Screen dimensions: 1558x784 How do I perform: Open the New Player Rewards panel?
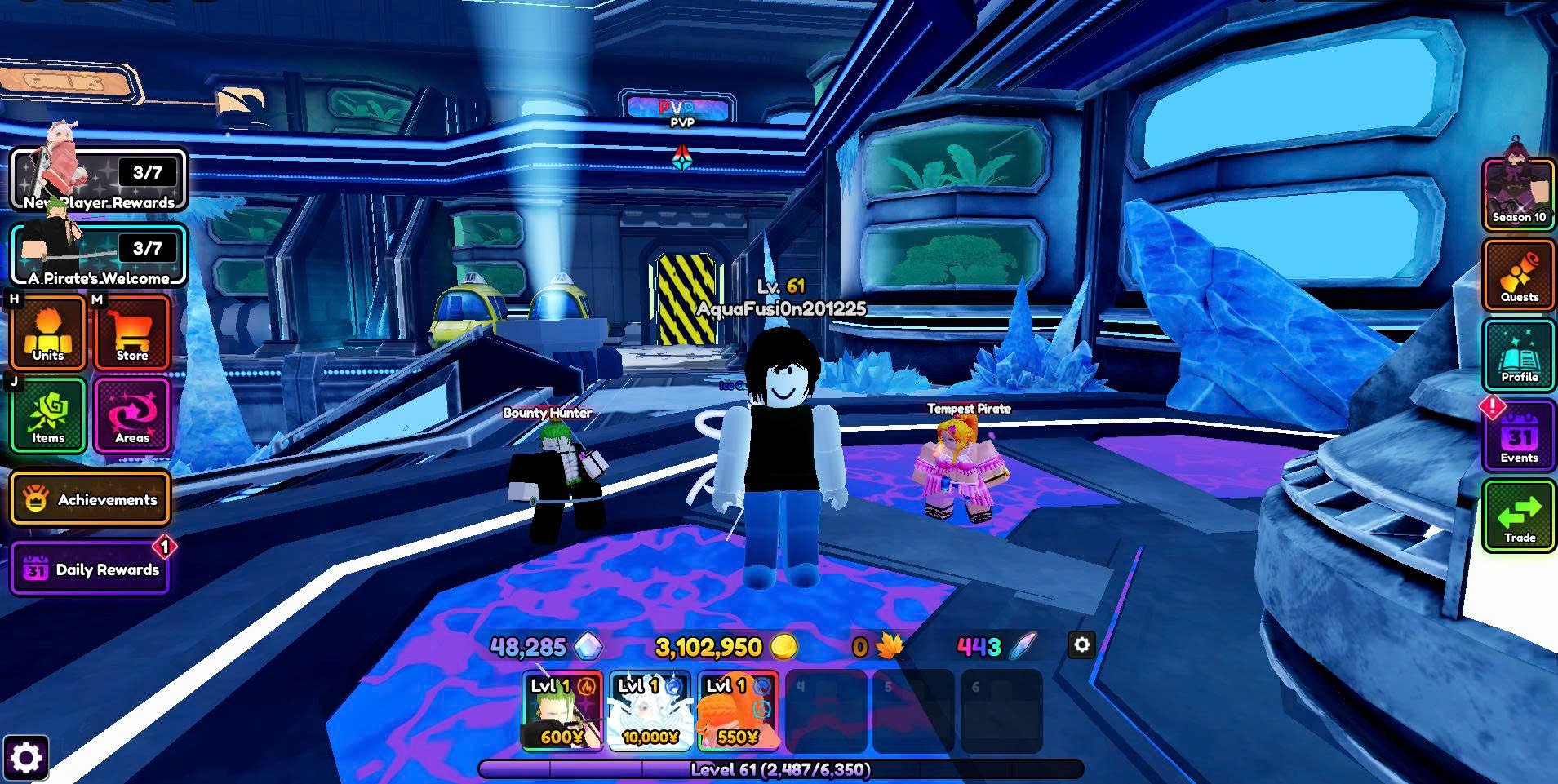point(99,179)
